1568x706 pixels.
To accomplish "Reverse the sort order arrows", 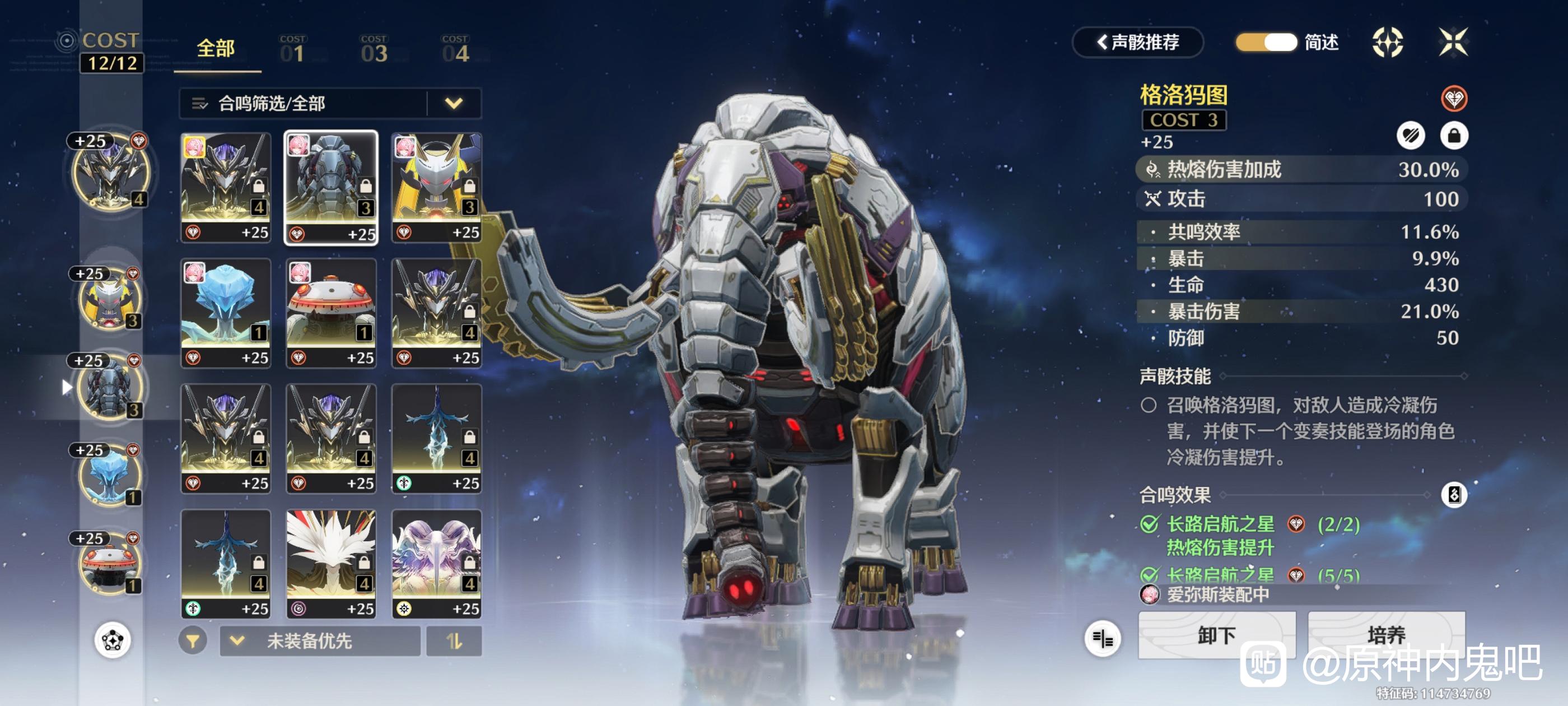I will [454, 641].
